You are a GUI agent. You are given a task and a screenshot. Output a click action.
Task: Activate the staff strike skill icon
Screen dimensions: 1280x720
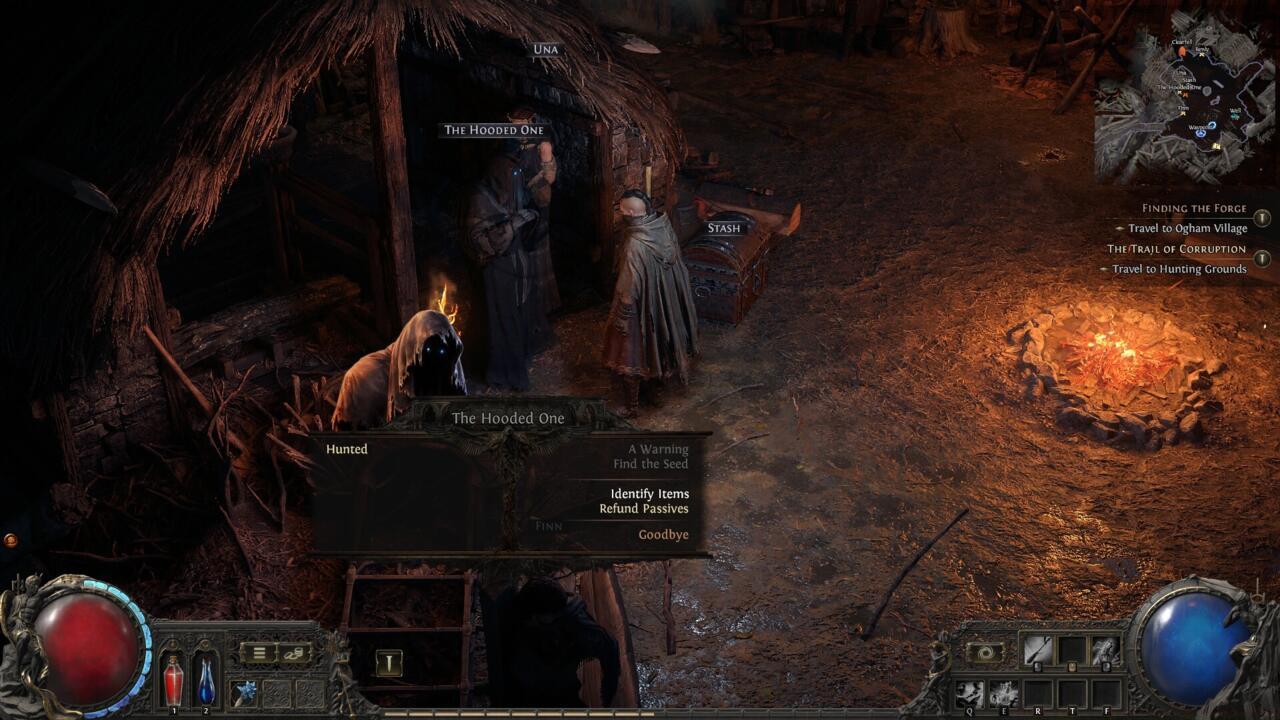click(1037, 651)
